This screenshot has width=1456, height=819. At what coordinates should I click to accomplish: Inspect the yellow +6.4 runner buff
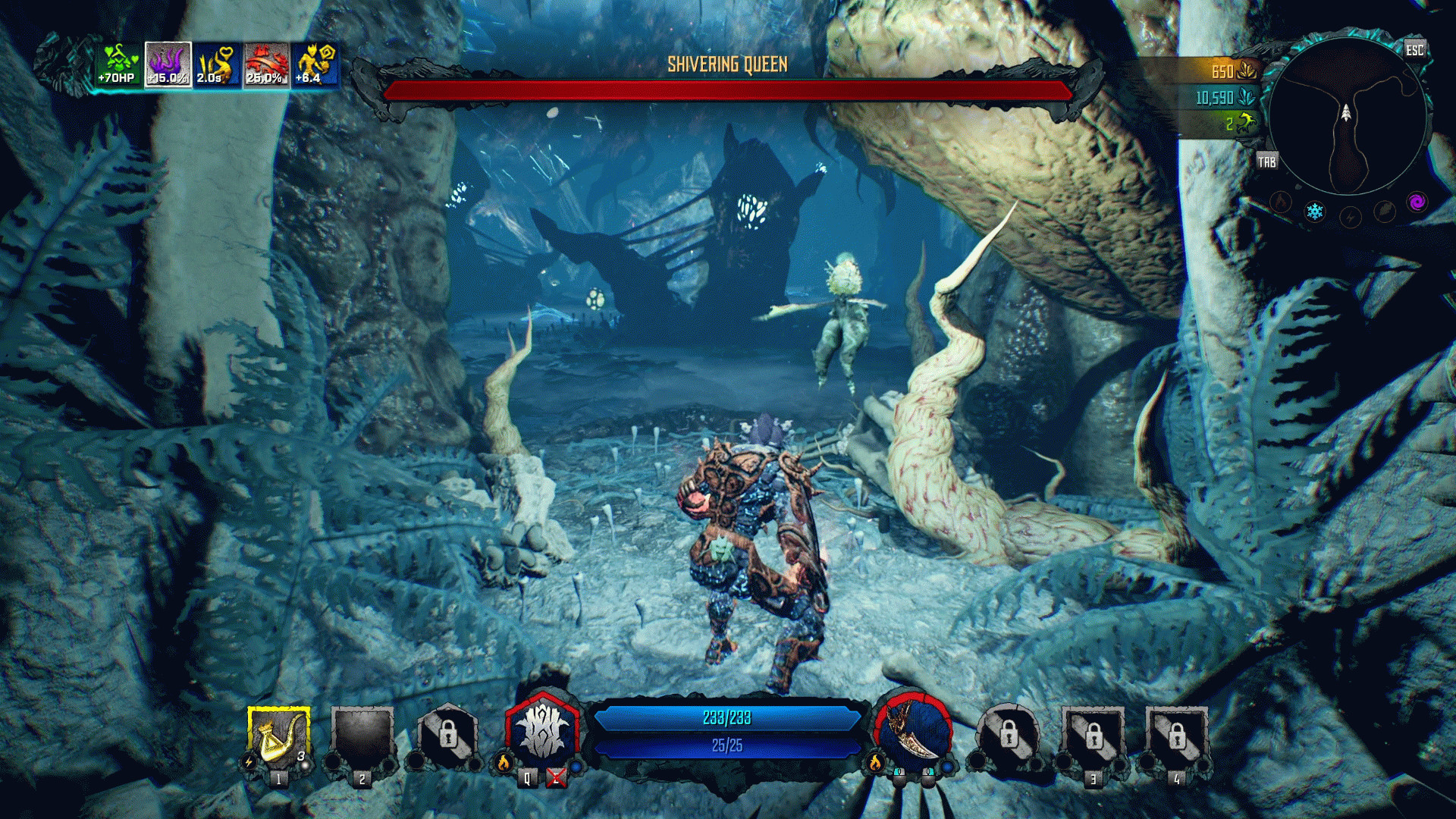tap(315, 64)
